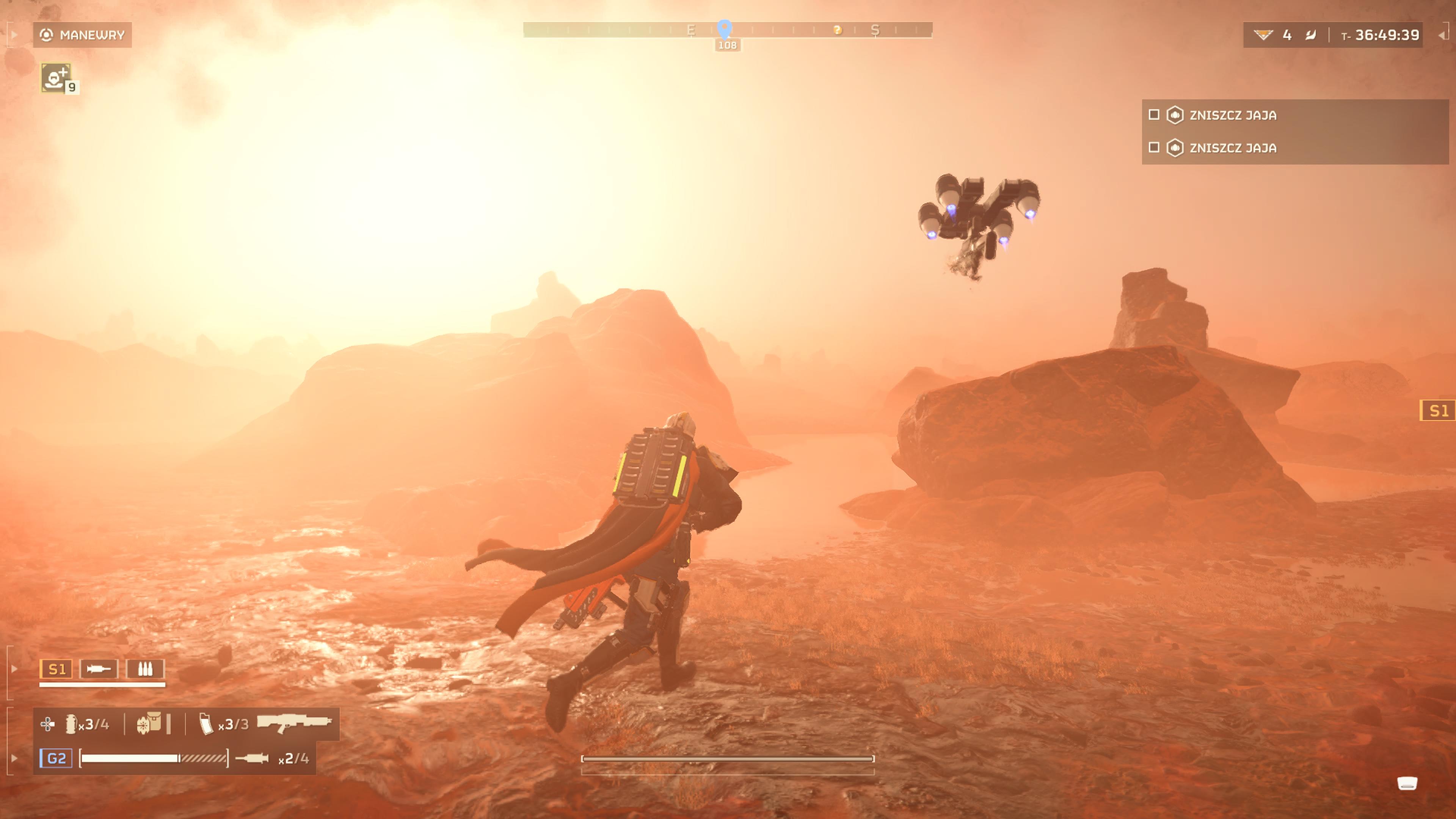
Task: Choose the backpack equipment icon
Action: point(149,723)
